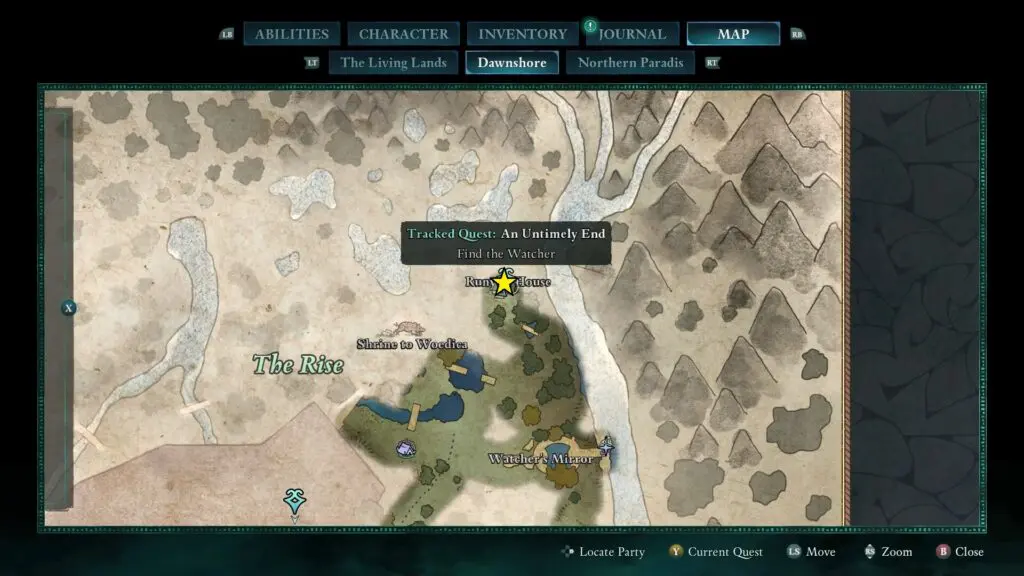Click the Tracked Quest tooltip
This screenshot has width=1024, height=576.
506,243
